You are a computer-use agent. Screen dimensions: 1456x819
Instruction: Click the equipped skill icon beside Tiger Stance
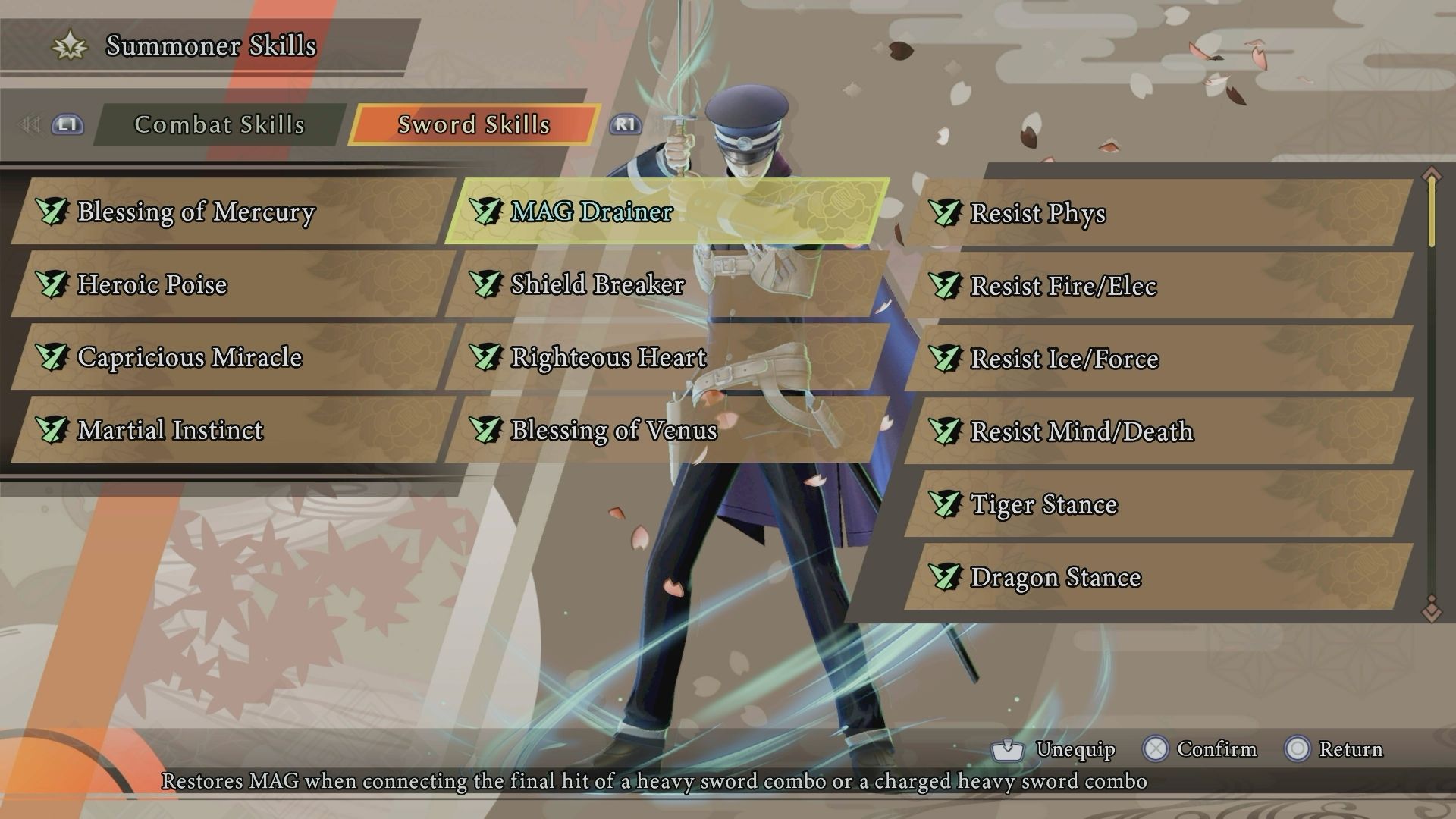click(x=945, y=504)
